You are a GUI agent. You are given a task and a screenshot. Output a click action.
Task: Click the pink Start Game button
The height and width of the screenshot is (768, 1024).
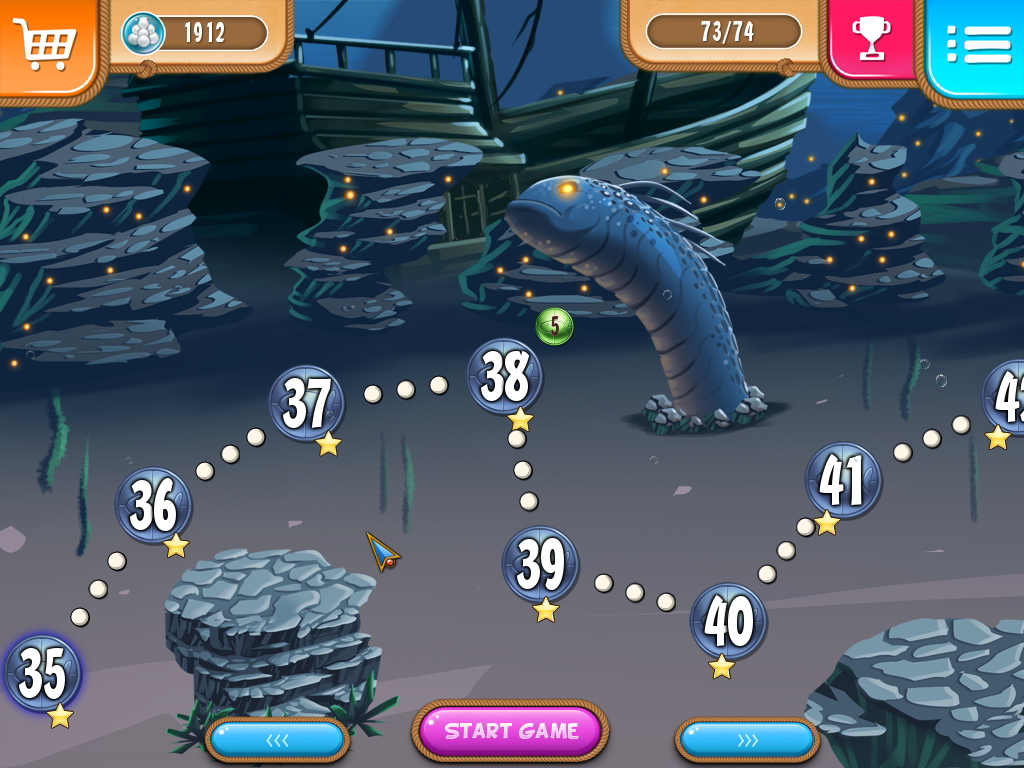tap(511, 731)
